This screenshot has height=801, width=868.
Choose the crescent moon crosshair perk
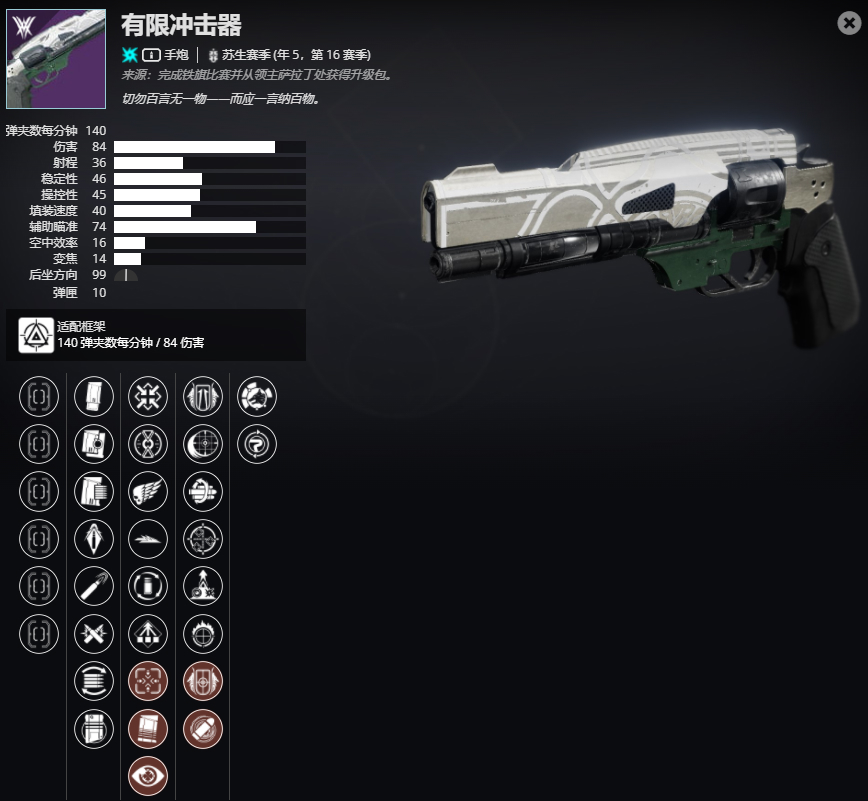203,442
